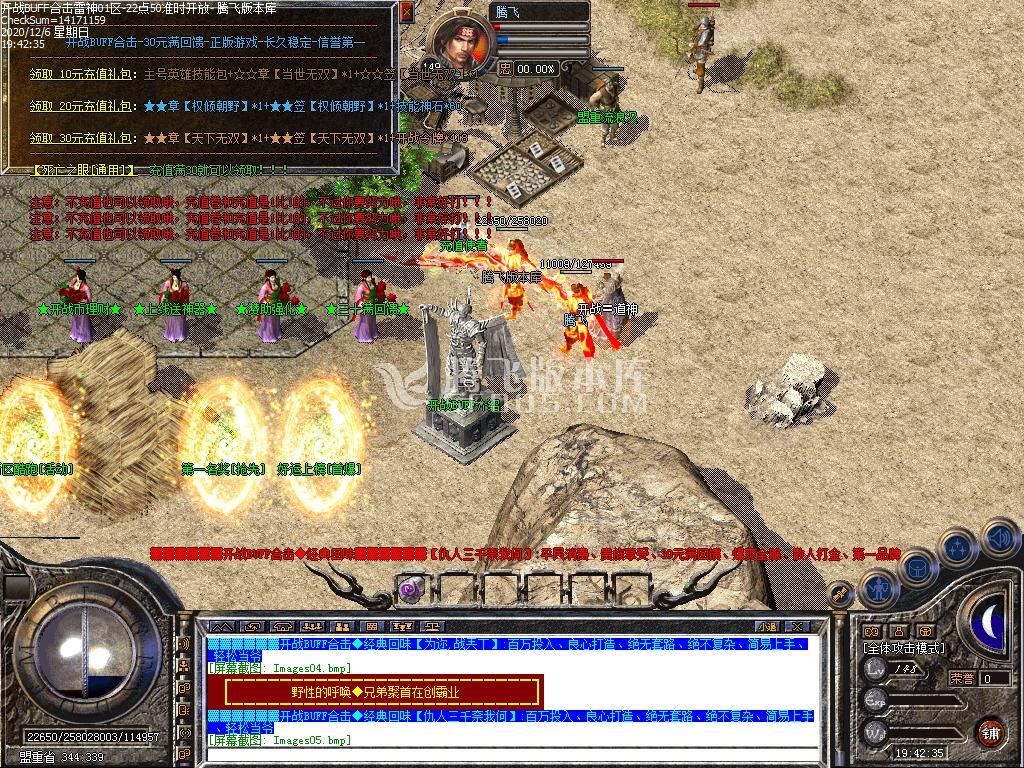Screen dimensions: 1024x768
Task: Close the recharge gift dialog
Action: pos(406,13)
